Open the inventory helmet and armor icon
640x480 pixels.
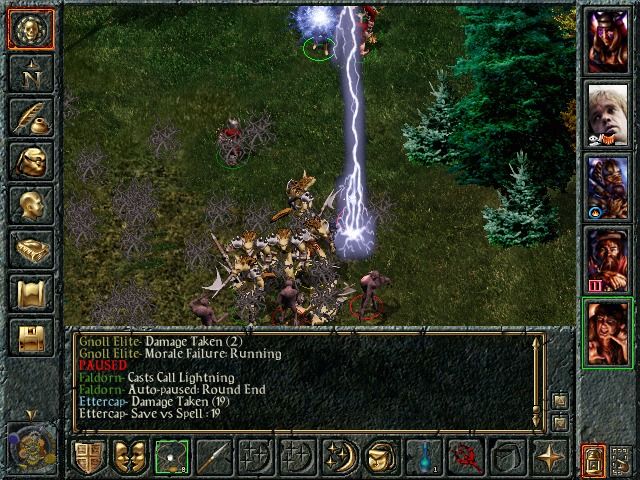point(31,160)
